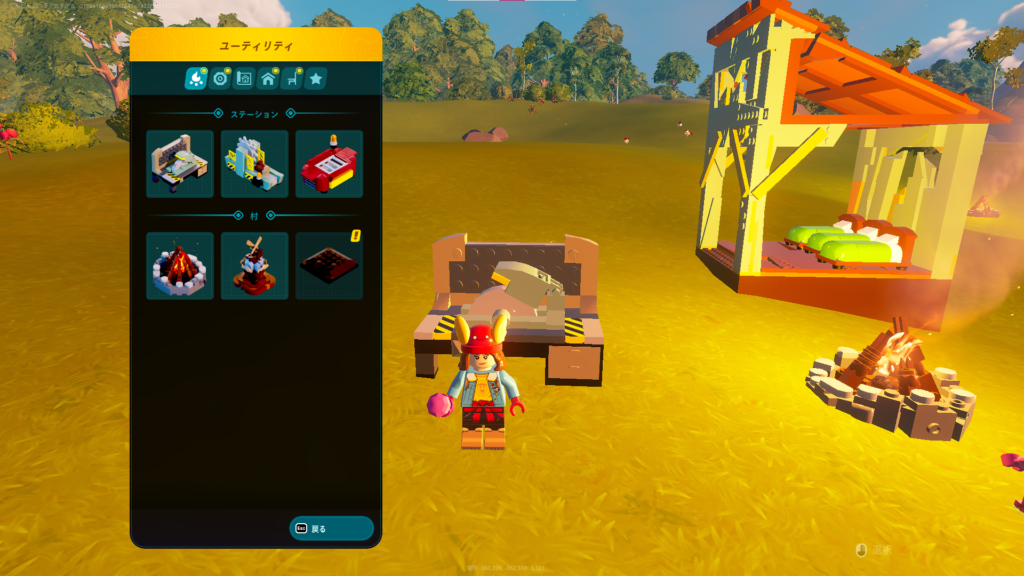
Task: Select the campfire build item
Action: tap(180, 266)
